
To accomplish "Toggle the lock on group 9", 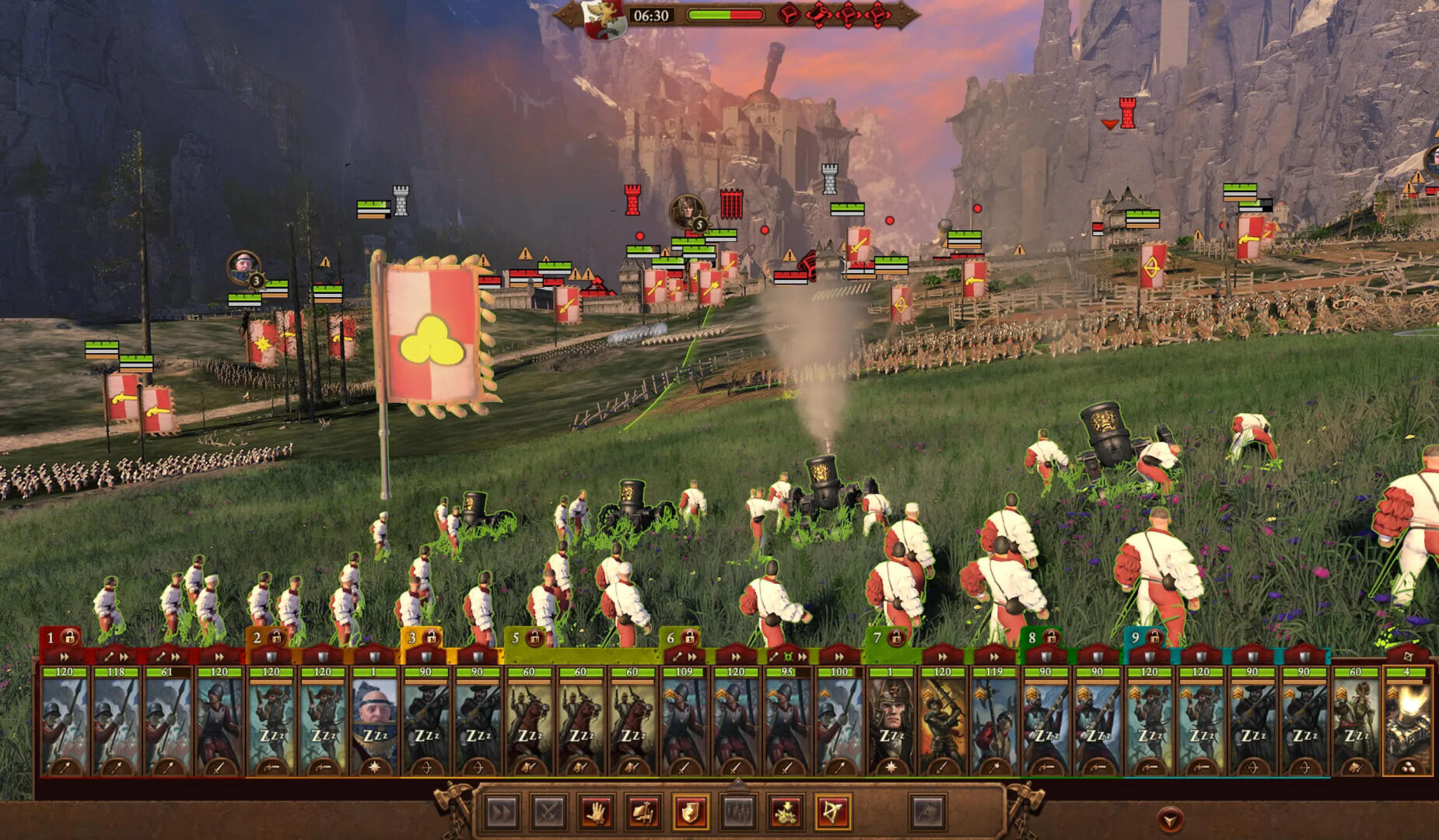I will [x=1155, y=639].
